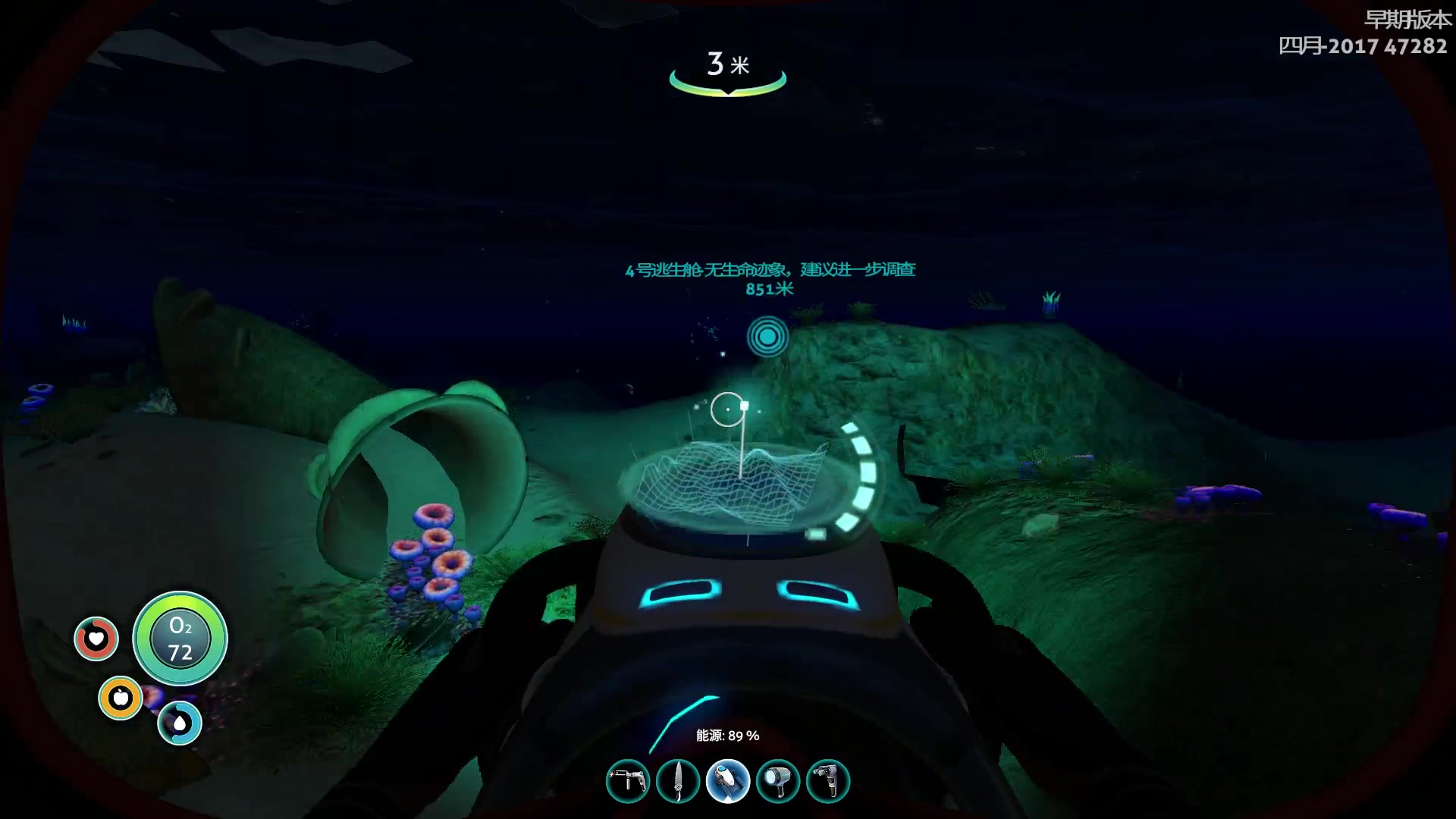Click the lifepod 4 signal waypoint marker

click(767, 337)
